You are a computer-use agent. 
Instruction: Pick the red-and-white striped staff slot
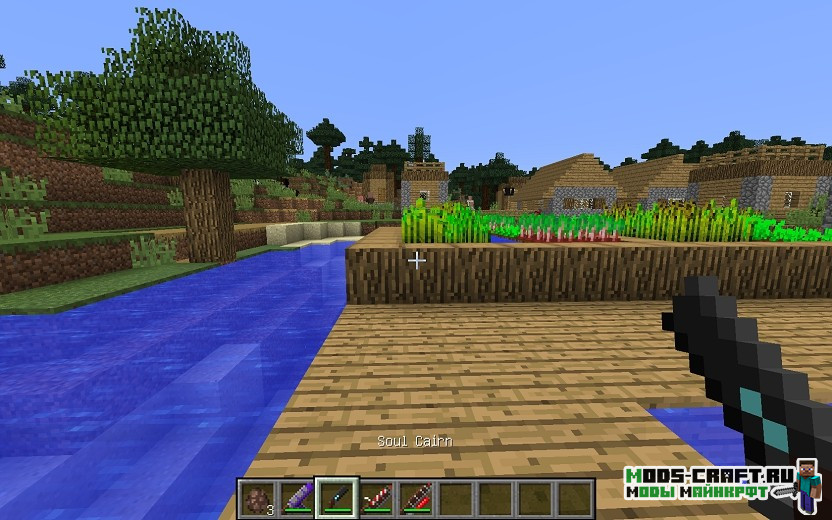click(x=375, y=497)
